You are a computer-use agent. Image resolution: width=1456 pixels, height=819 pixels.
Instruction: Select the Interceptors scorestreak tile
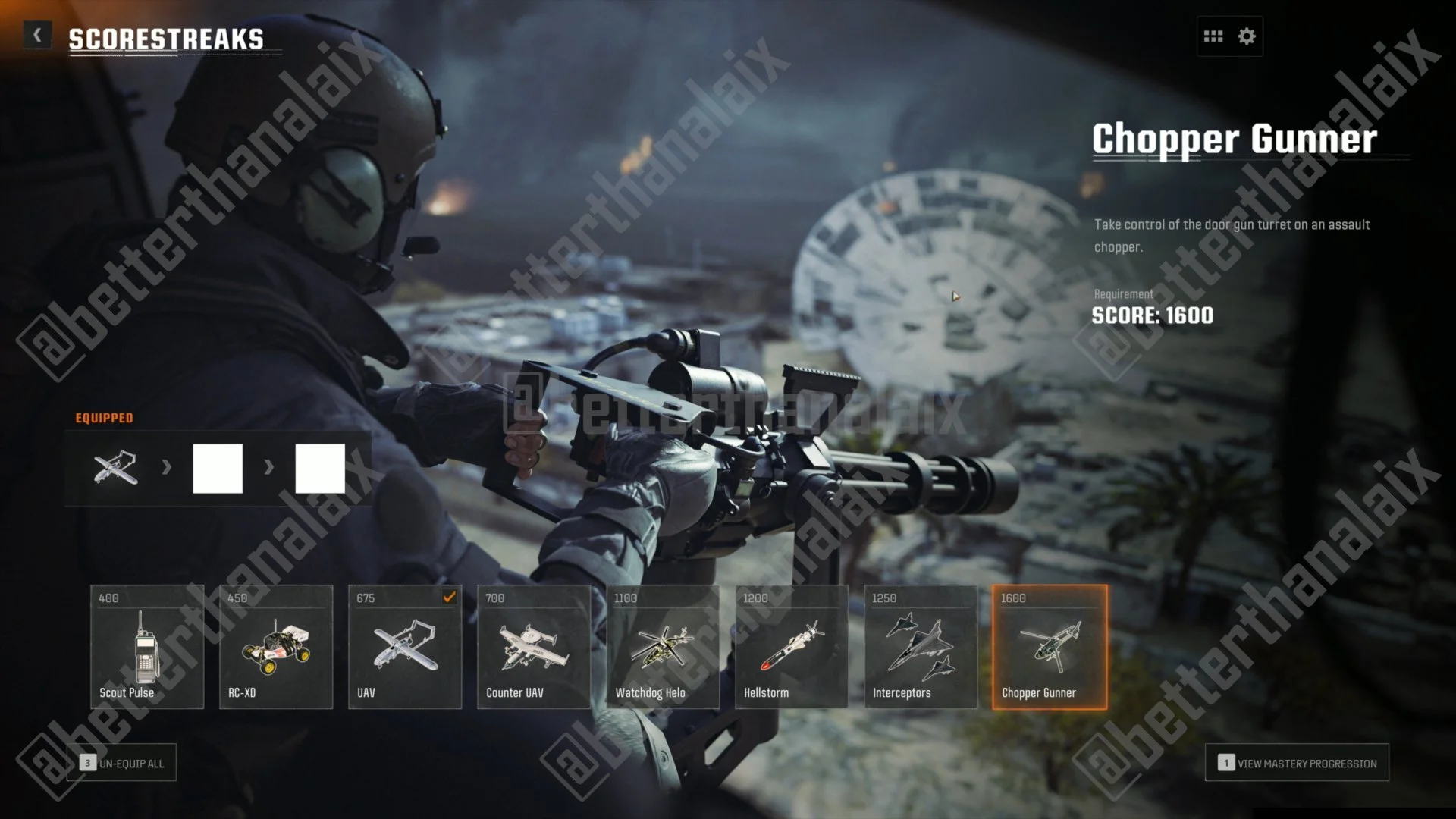[x=921, y=647]
